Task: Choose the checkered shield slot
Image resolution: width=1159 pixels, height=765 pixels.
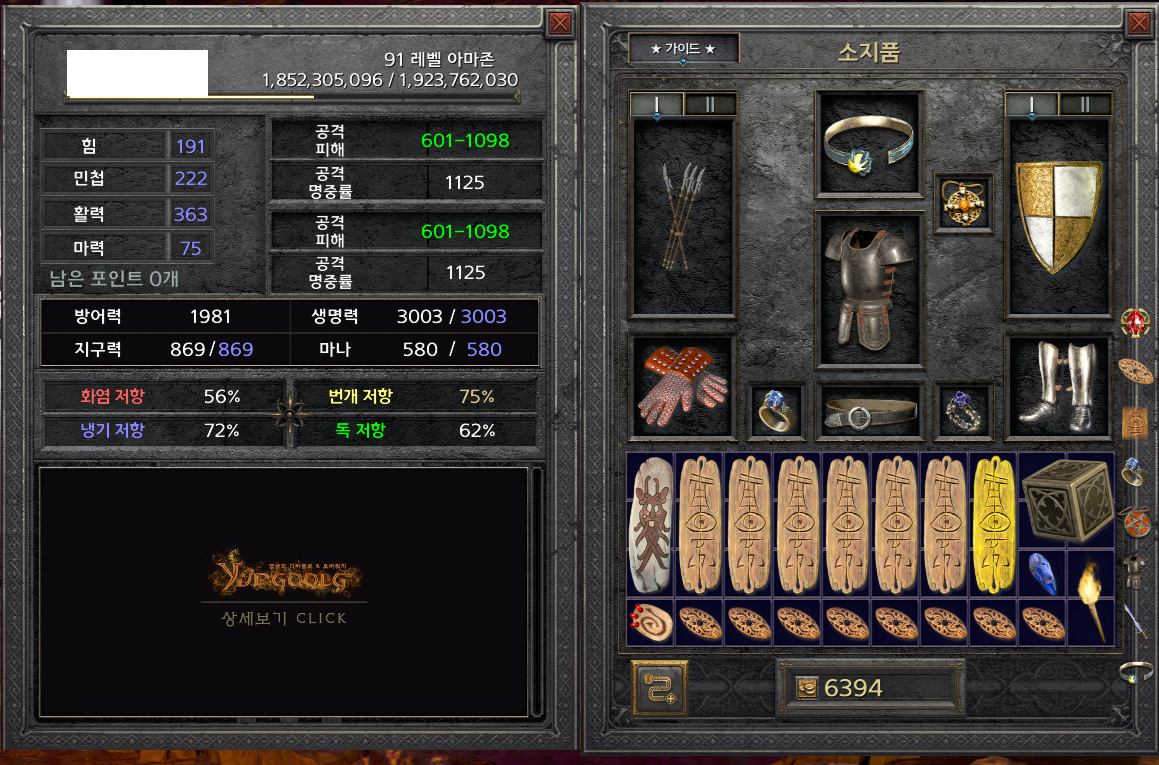Action: [1058, 218]
